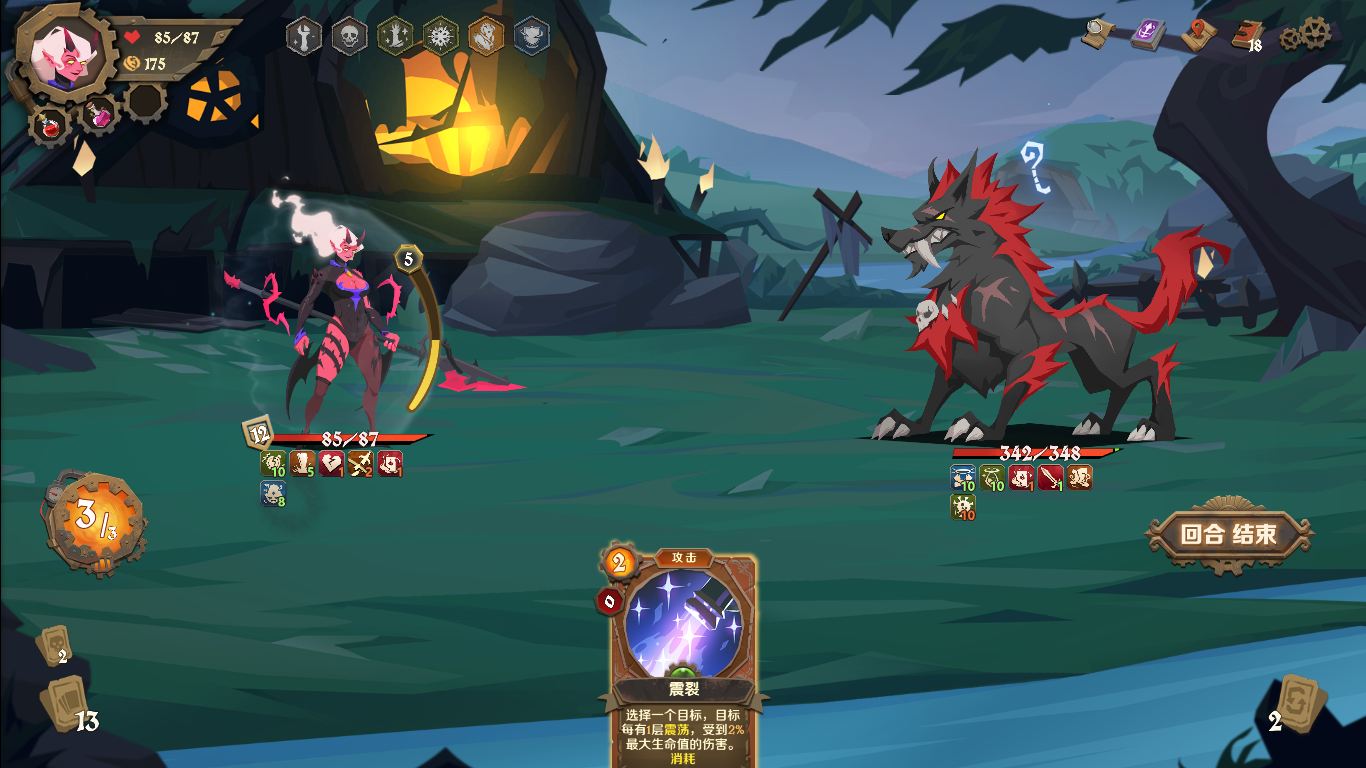Screen dimensions: 1366x768
Task: End the turn with 回合结束
Action: [1228, 534]
